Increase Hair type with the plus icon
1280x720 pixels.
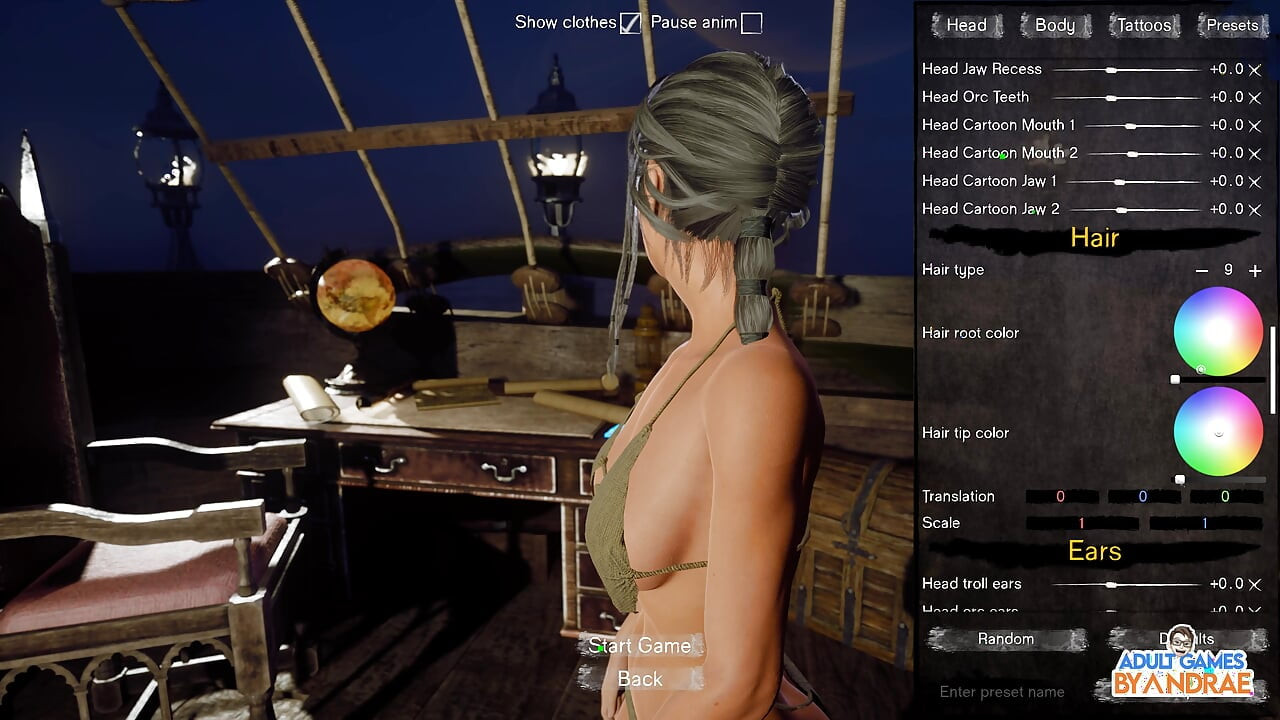pos(1255,270)
